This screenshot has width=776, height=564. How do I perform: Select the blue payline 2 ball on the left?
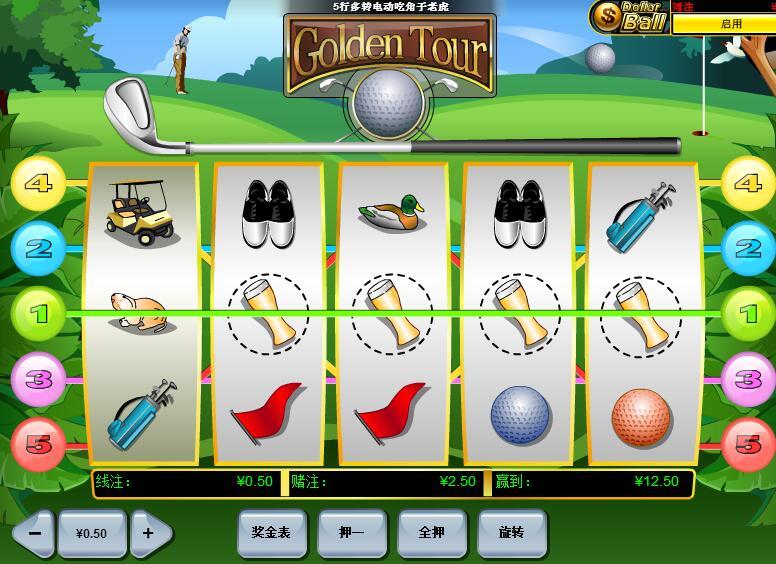(x=38, y=248)
